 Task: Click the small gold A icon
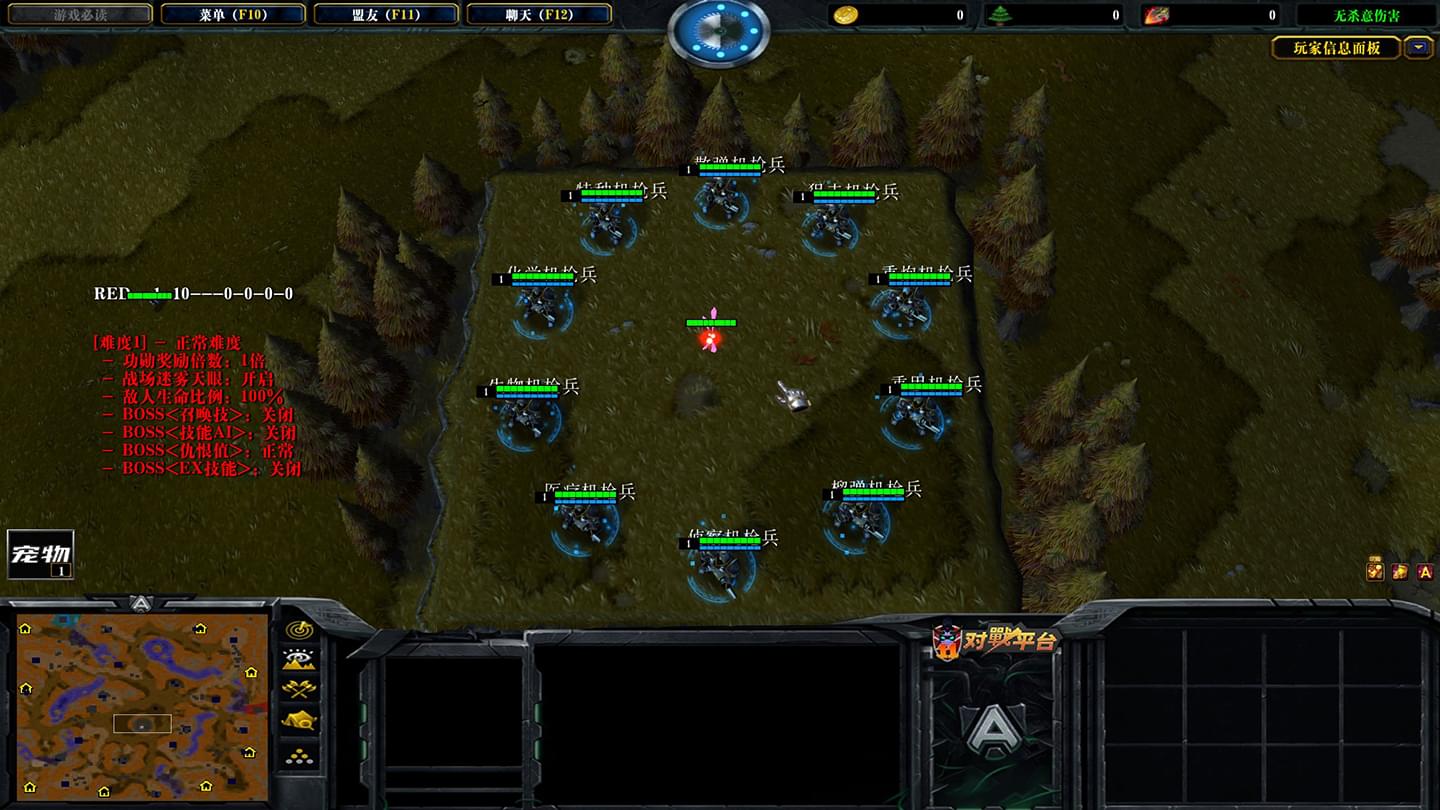pos(1425,571)
